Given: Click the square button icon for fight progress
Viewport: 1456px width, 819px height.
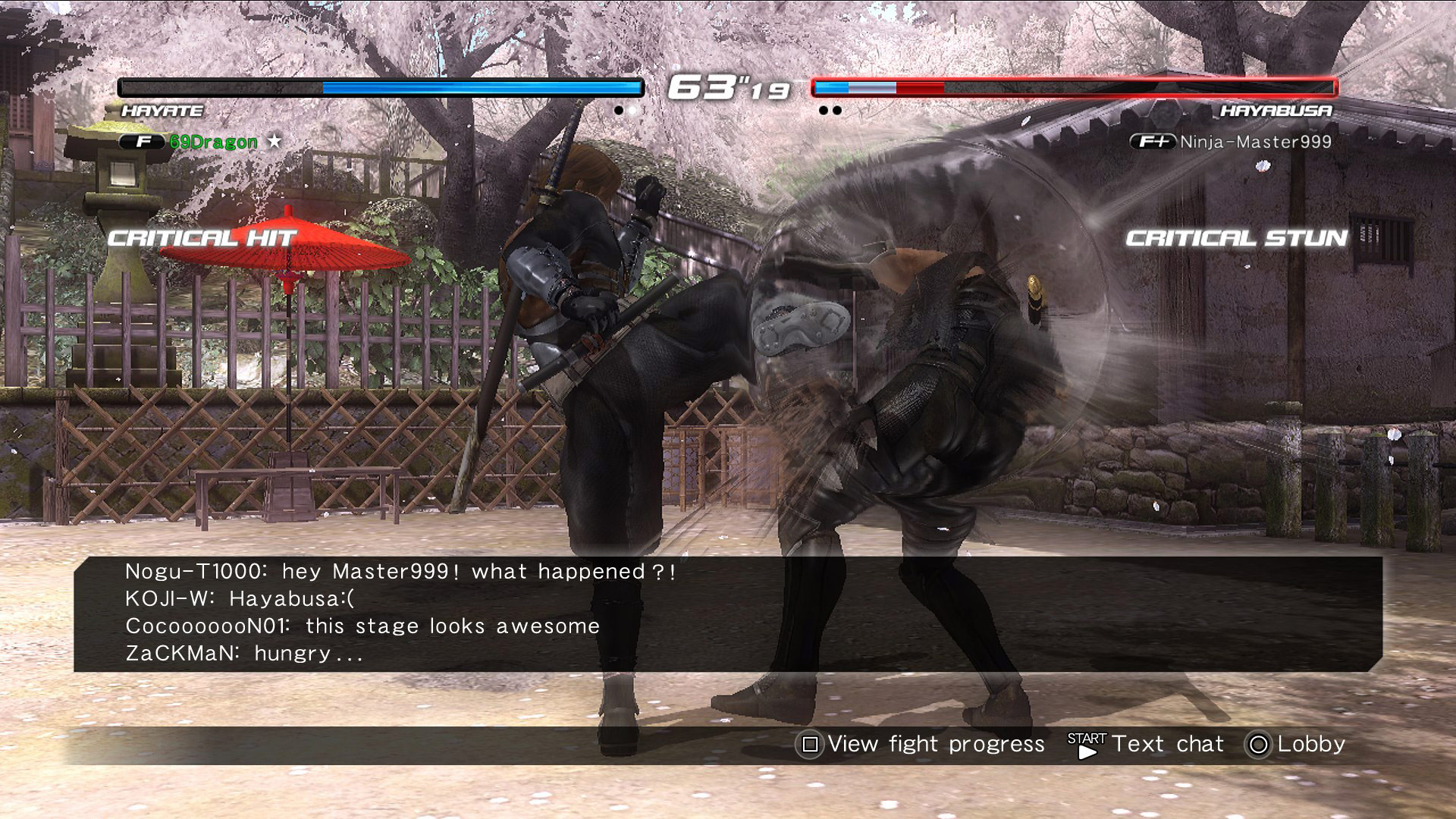Looking at the screenshot, I should coord(810,745).
